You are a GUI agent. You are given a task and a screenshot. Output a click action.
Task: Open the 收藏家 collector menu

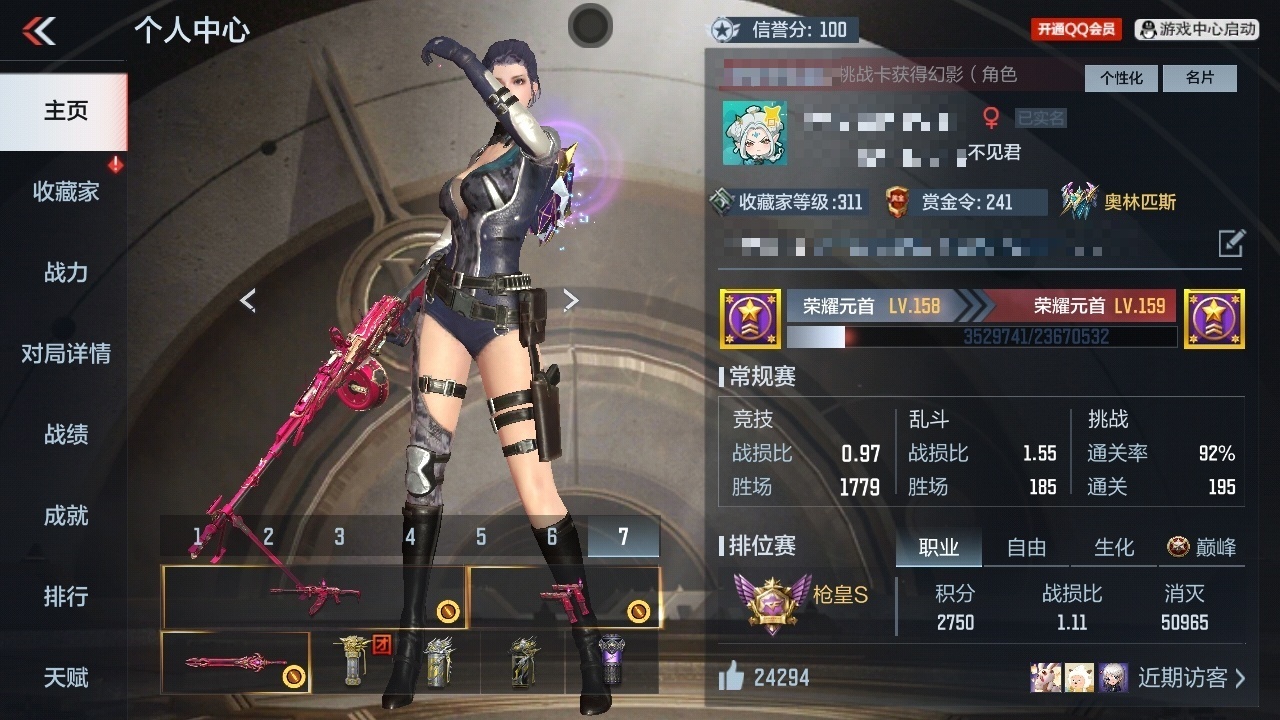pyautogui.click(x=65, y=192)
